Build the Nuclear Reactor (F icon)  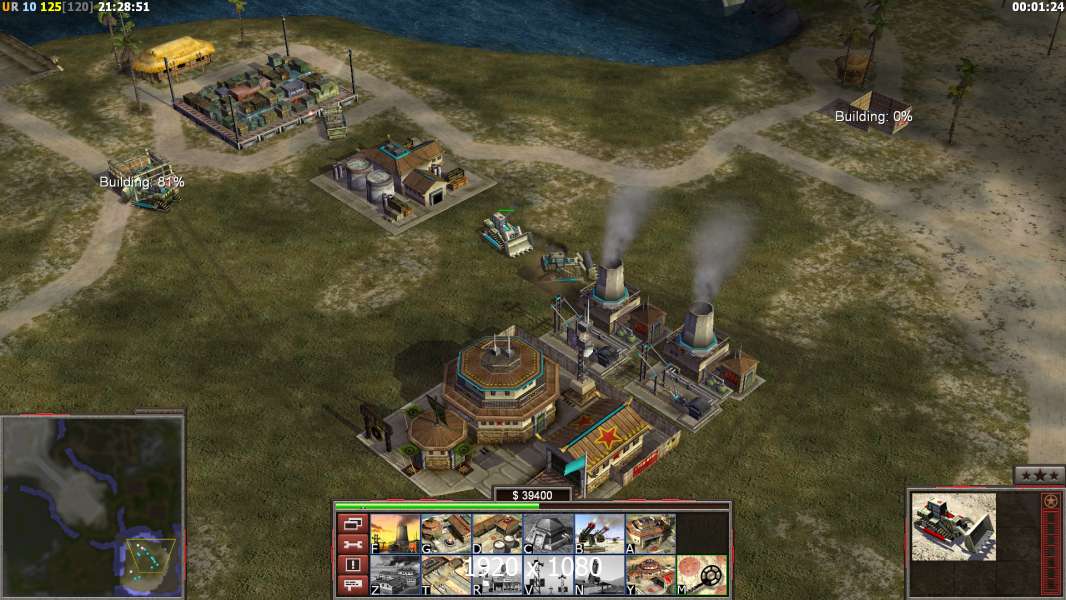pos(395,534)
